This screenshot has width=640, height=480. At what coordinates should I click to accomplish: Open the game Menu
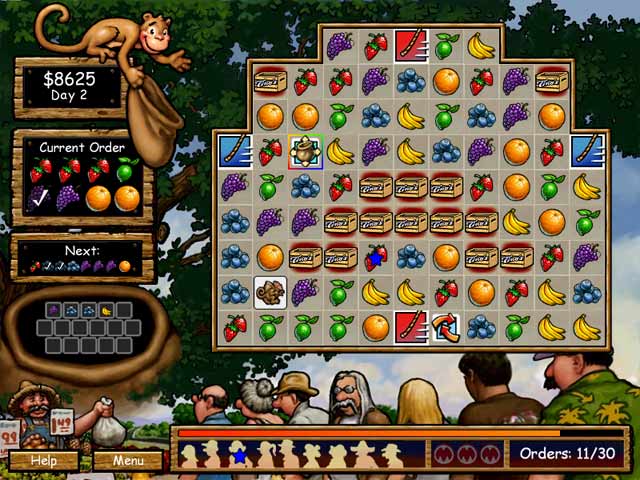point(127,461)
